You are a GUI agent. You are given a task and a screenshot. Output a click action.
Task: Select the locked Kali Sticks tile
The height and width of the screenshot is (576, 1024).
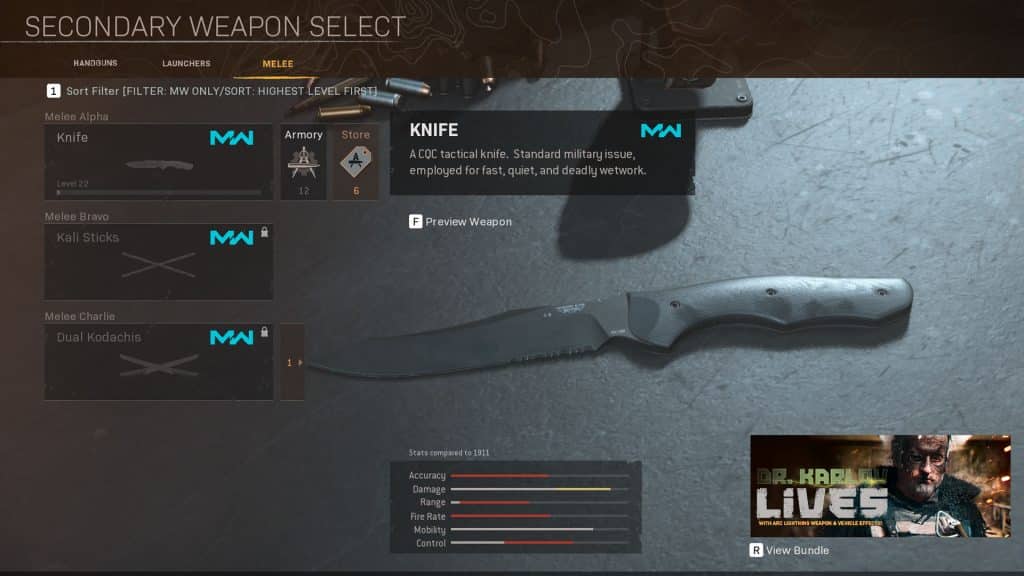pos(158,261)
